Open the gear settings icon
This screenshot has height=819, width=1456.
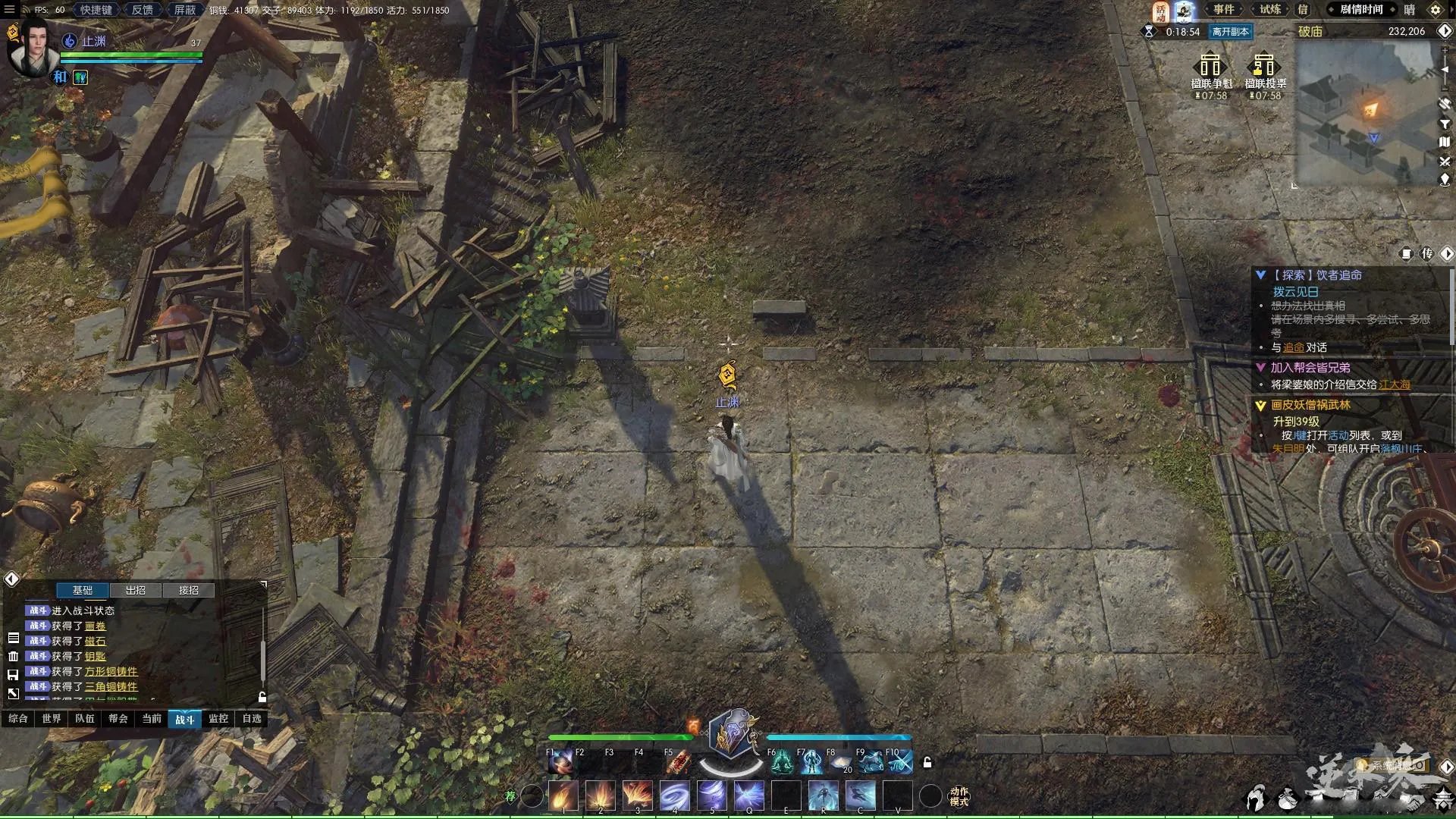click(1435, 11)
